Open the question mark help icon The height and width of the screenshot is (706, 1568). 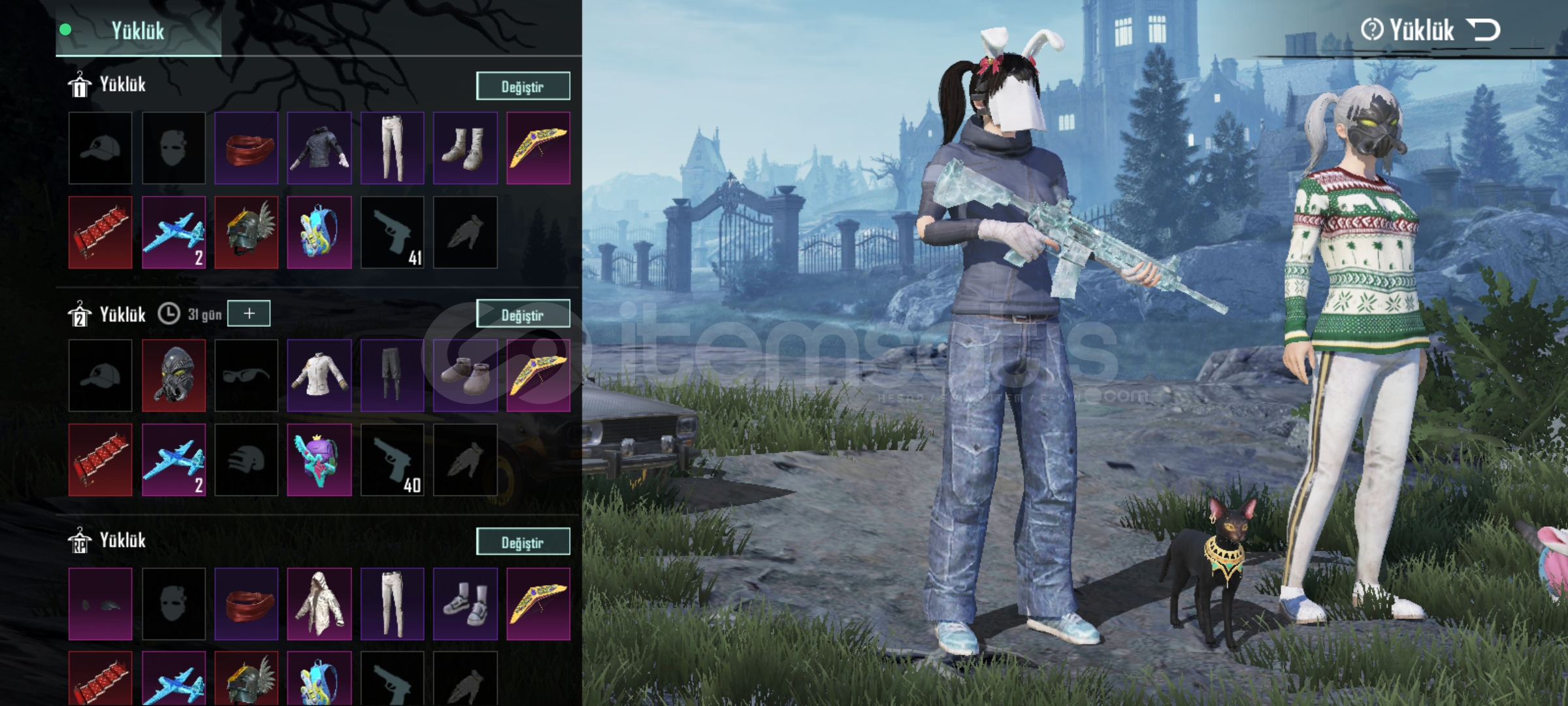coord(1371,30)
